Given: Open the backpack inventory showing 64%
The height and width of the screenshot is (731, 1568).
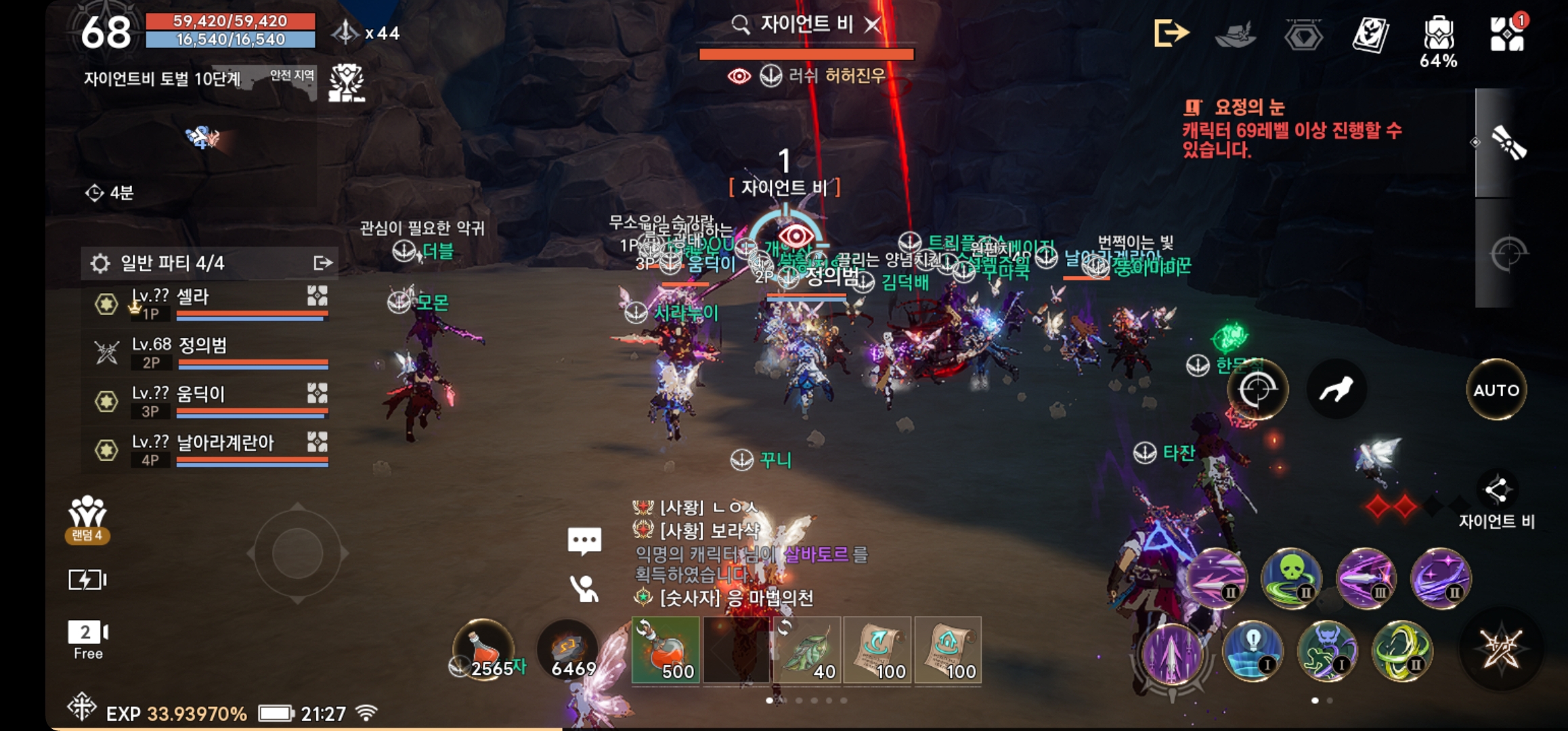Looking at the screenshot, I should click(x=1438, y=34).
